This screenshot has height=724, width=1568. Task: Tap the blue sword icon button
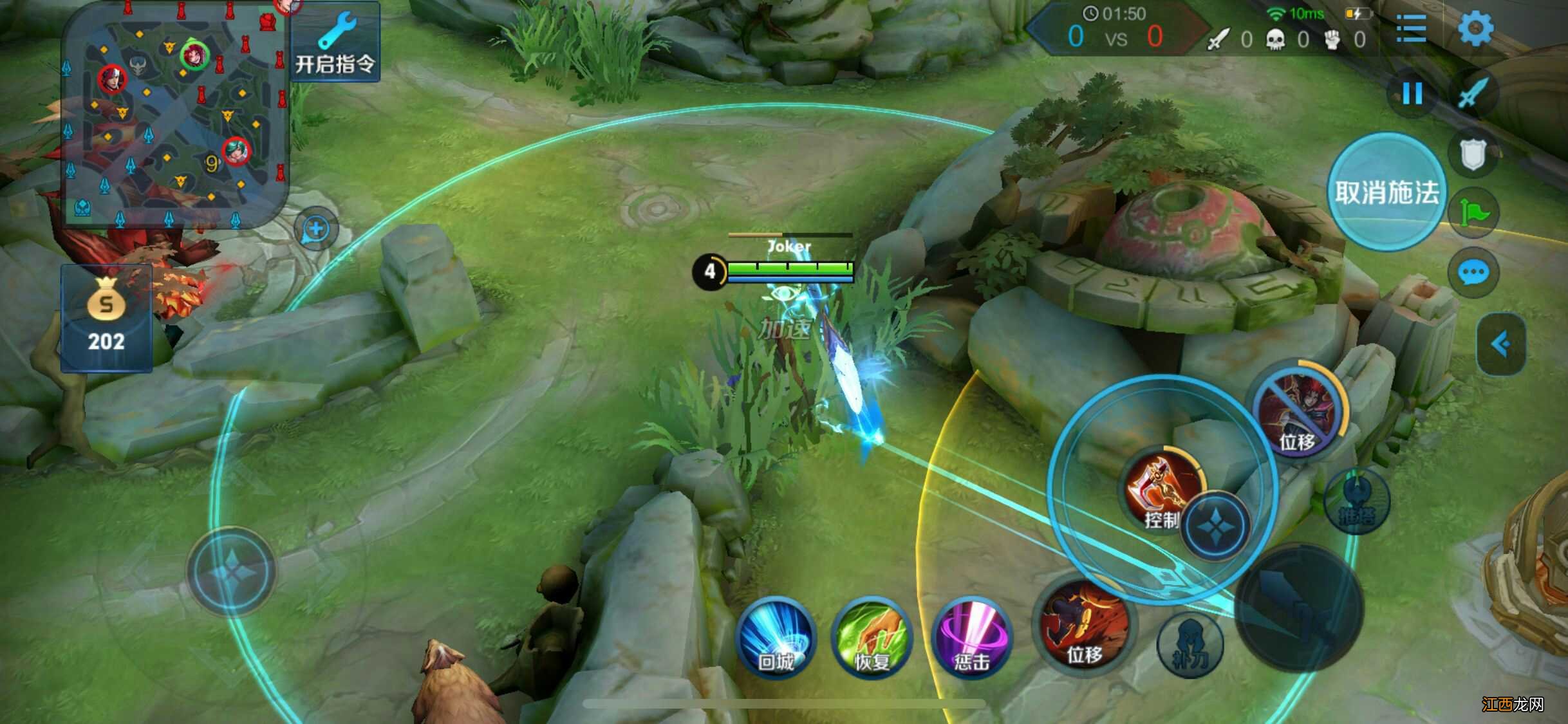tap(1473, 94)
